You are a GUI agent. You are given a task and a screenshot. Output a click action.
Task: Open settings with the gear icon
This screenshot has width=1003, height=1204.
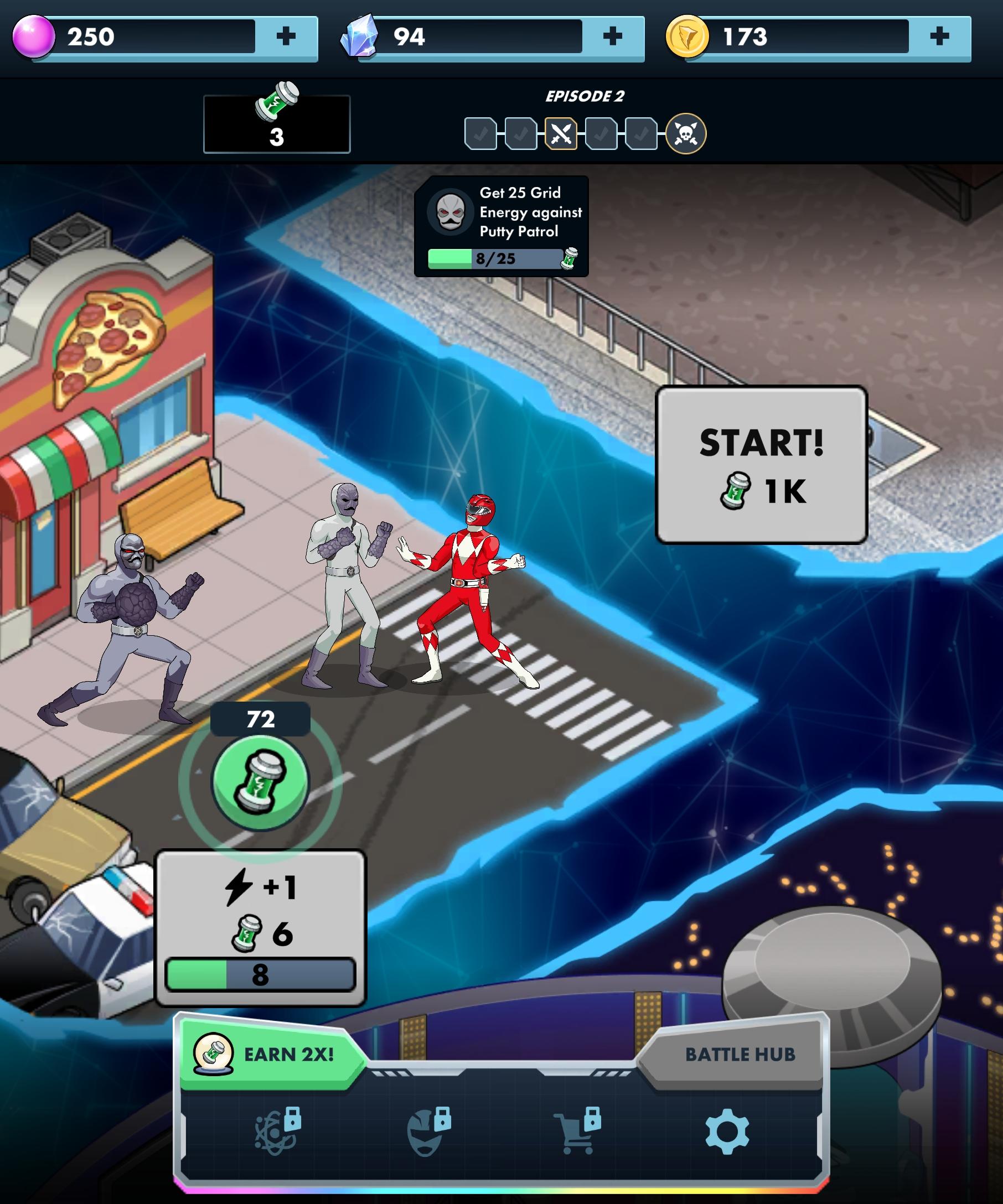point(727,1132)
